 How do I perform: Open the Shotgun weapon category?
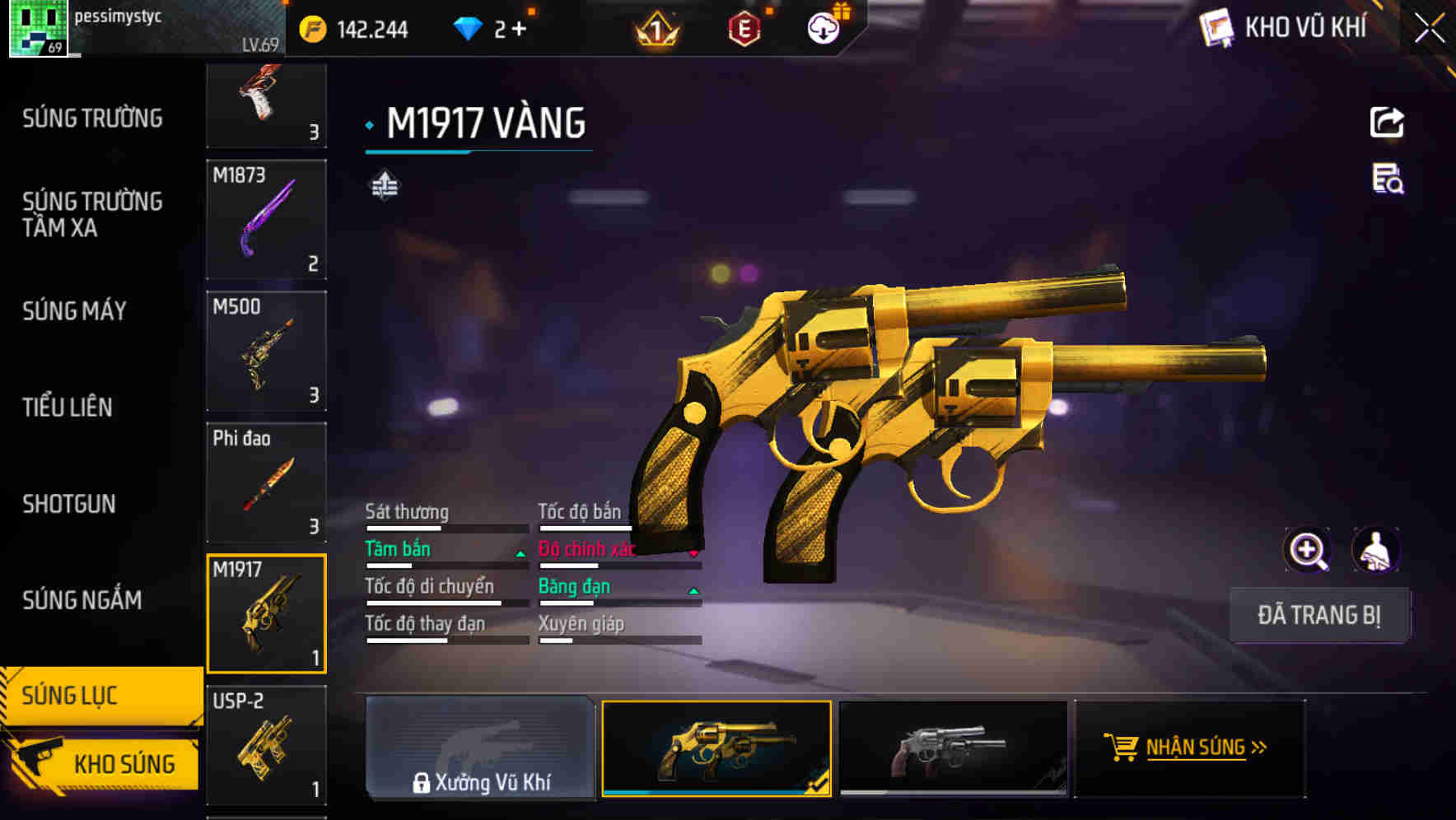[69, 504]
